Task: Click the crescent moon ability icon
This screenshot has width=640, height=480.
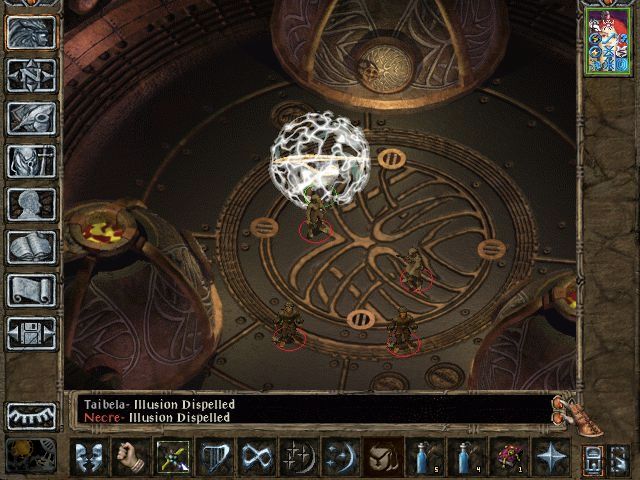Action: click(341, 457)
